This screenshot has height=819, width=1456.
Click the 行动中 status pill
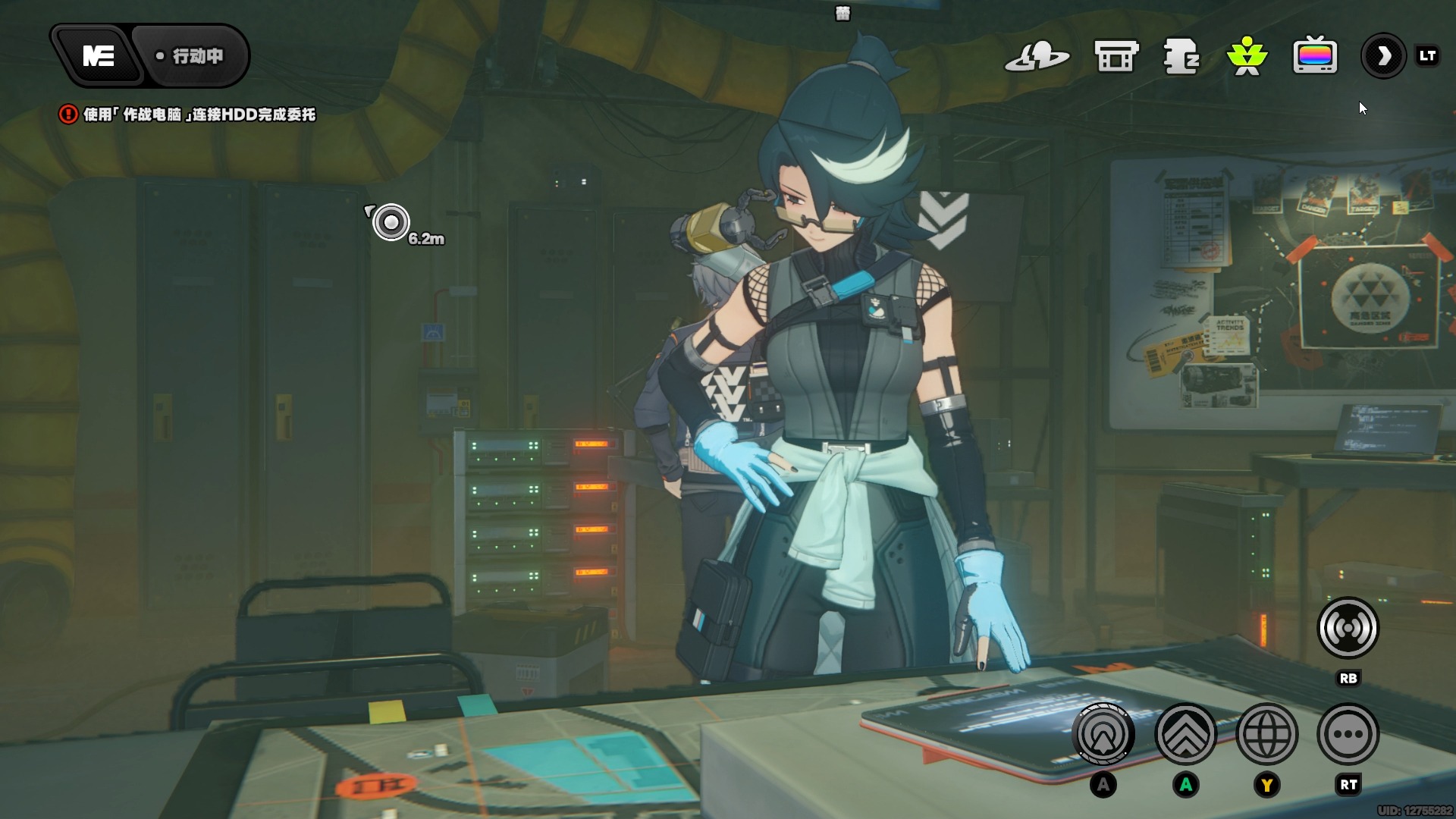click(191, 56)
